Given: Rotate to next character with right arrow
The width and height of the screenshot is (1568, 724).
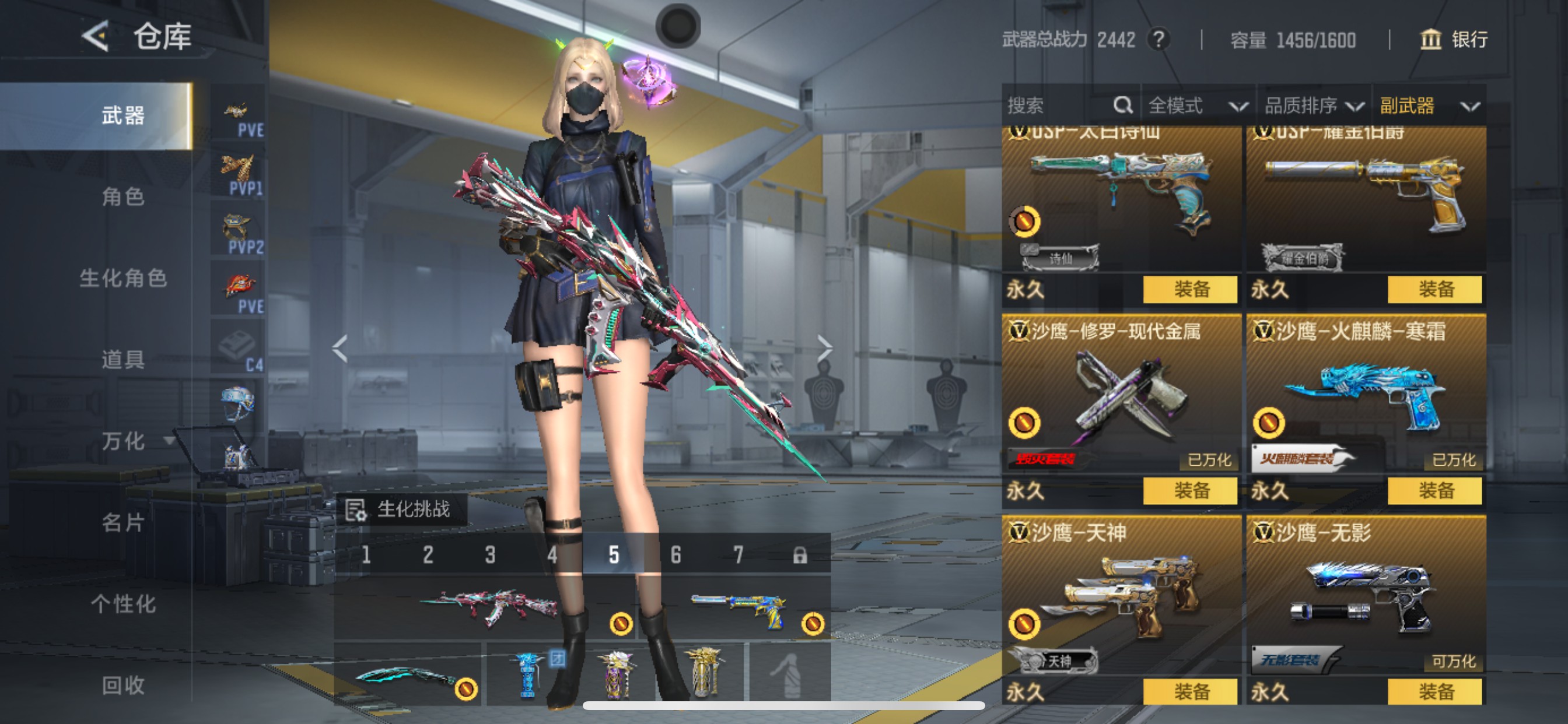Looking at the screenshot, I should click(x=824, y=349).
